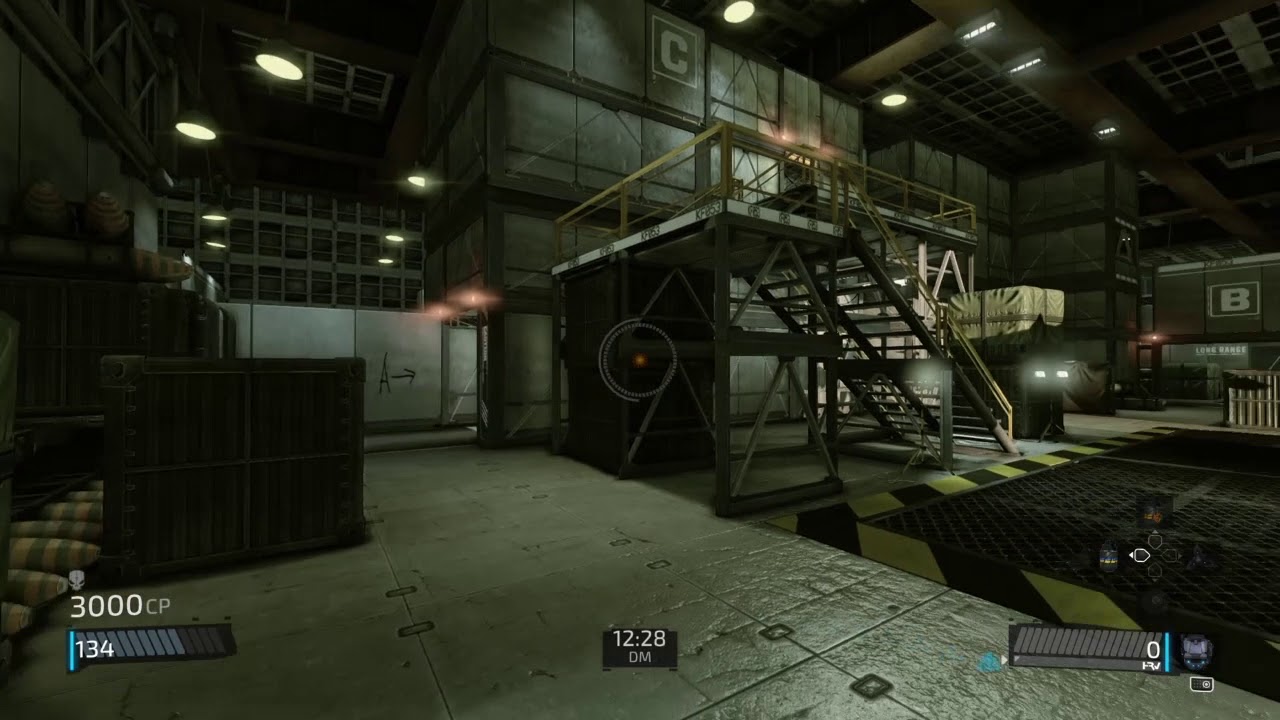Choose the orange item above the d-pad
This screenshot has height=720, width=1280.
click(x=1153, y=514)
